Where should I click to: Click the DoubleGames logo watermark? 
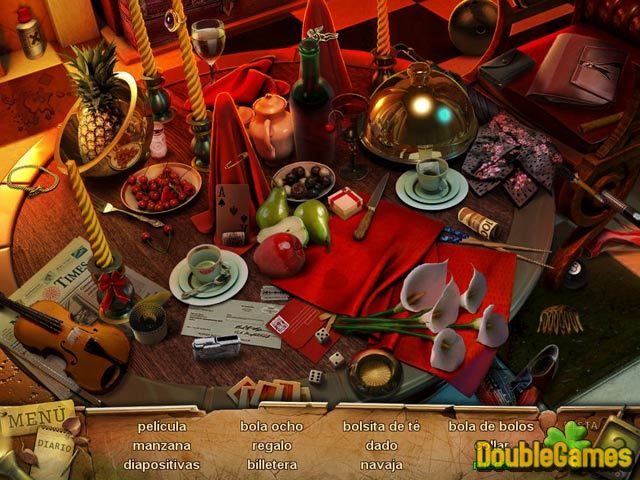pyautogui.click(x=552, y=456)
